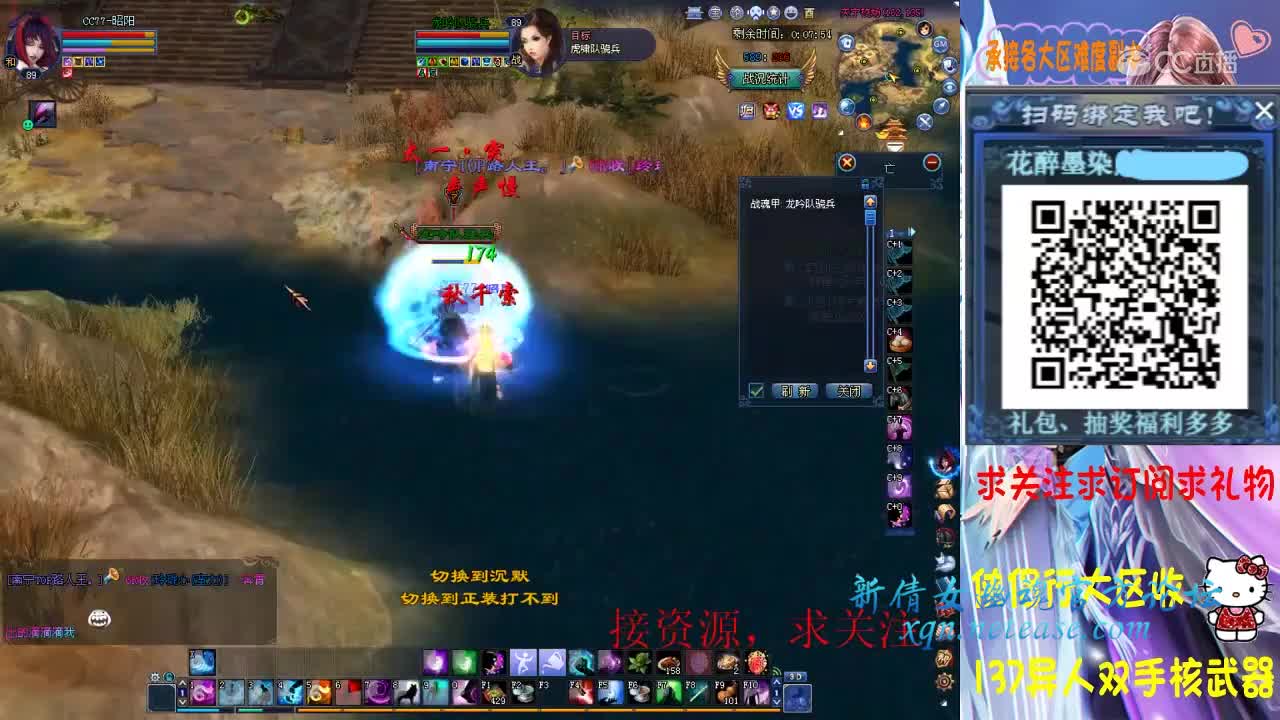This screenshot has width=1280, height=720.
Task: Select the wolf-shaped skill in the hotbar
Action: tap(409, 690)
